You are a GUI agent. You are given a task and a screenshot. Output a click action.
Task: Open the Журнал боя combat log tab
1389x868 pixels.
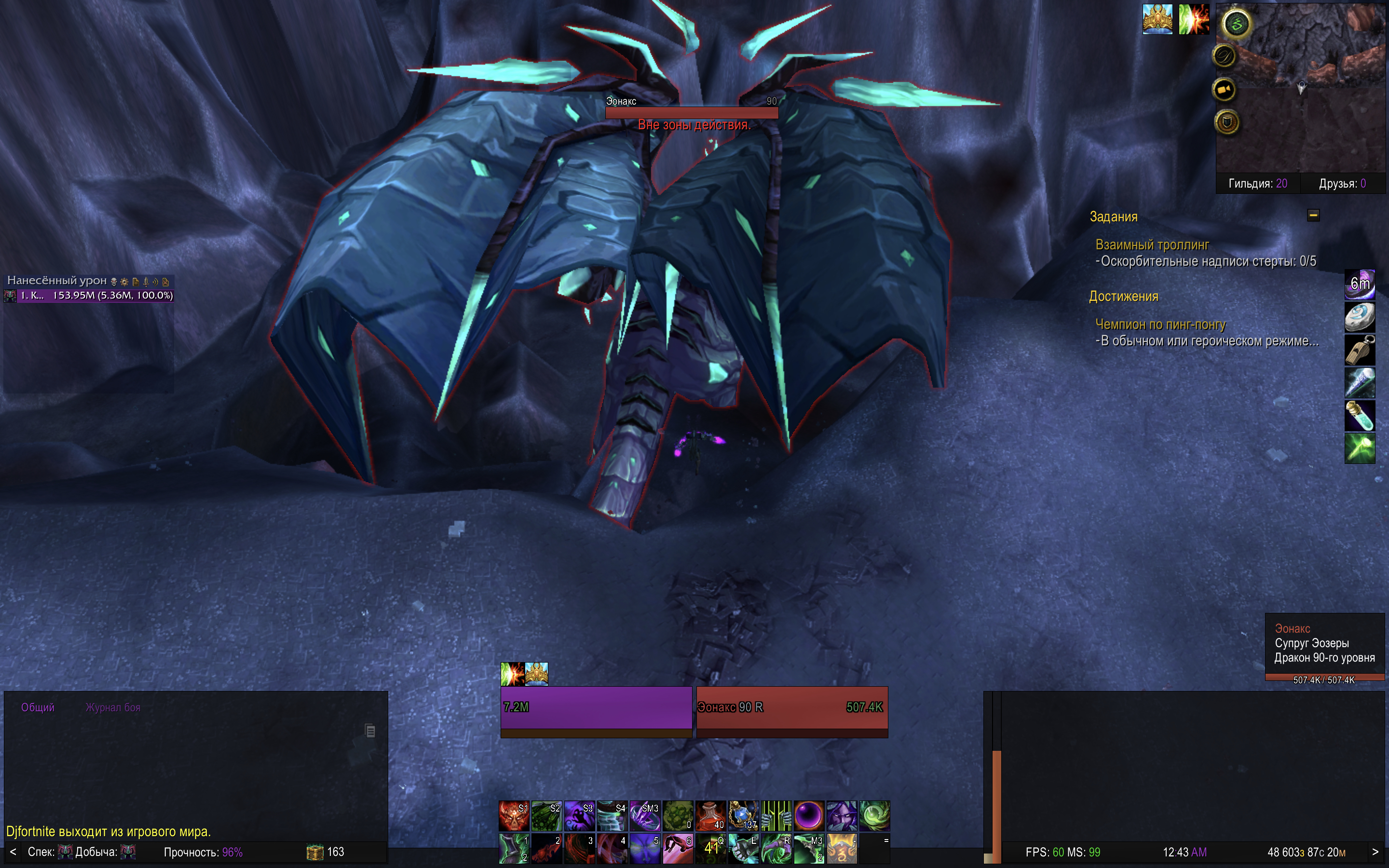point(113,707)
